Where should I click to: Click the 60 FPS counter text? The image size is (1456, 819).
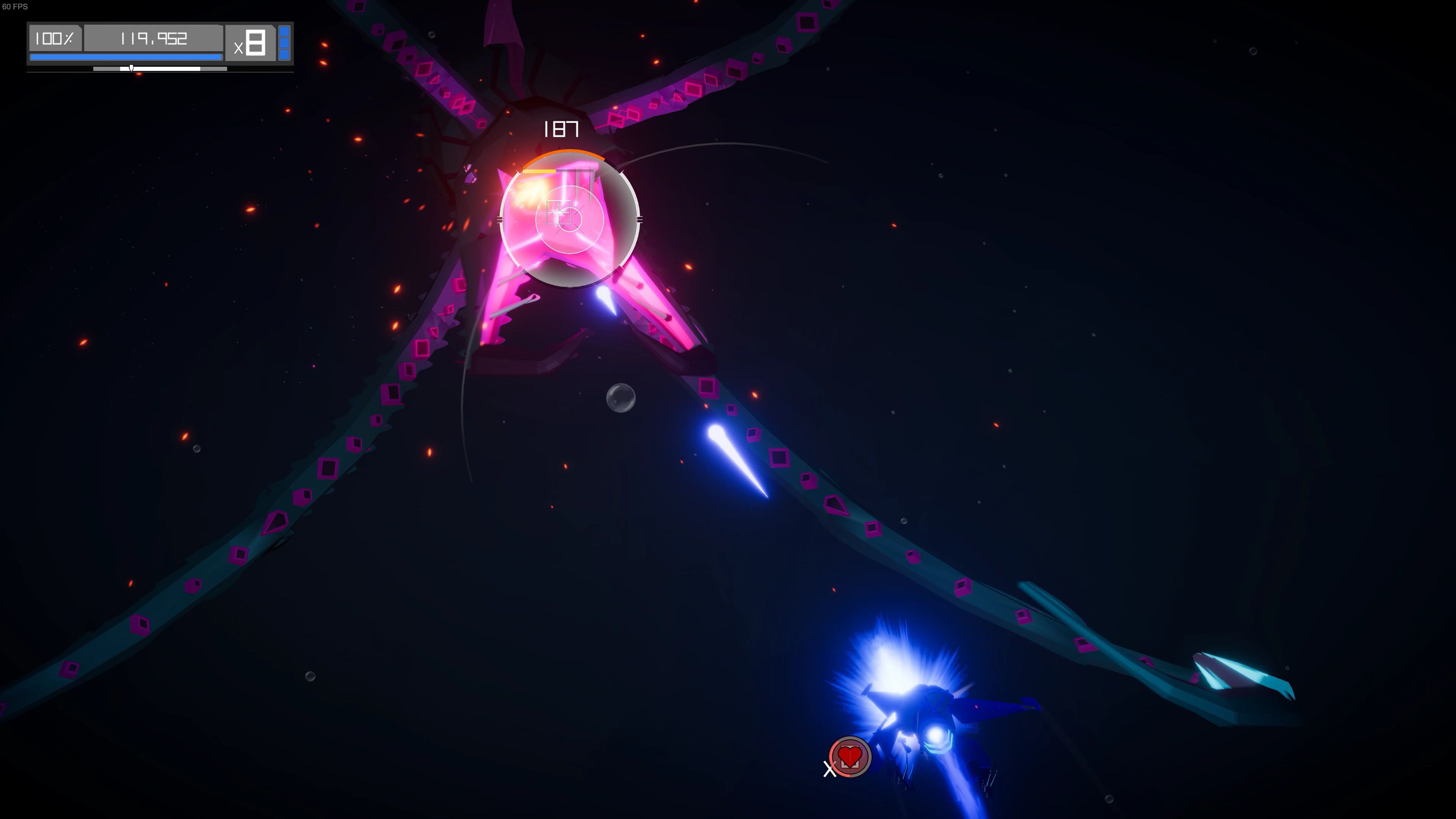pyautogui.click(x=16, y=7)
